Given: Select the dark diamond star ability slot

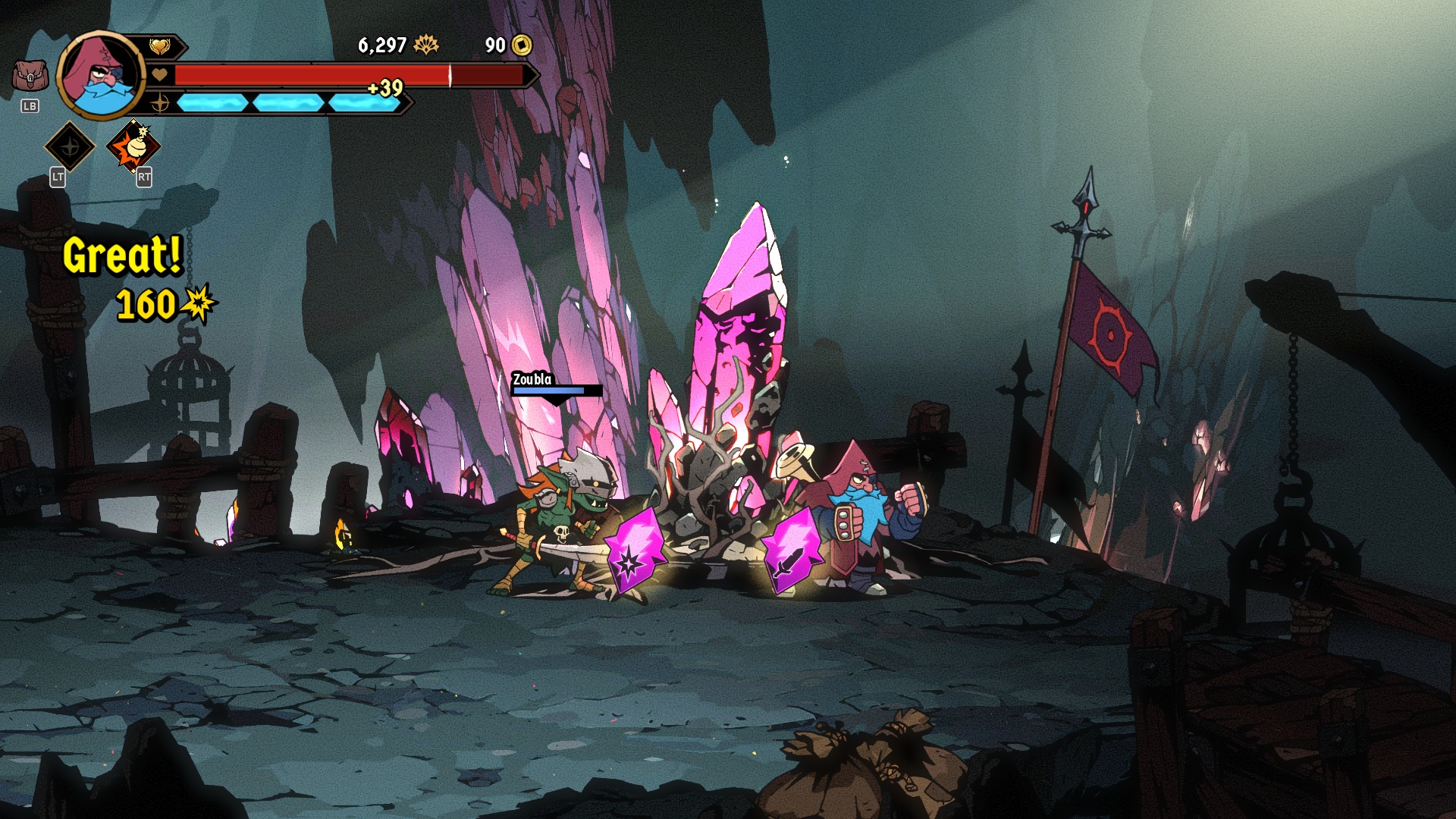Looking at the screenshot, I should [x=70, y=146].
